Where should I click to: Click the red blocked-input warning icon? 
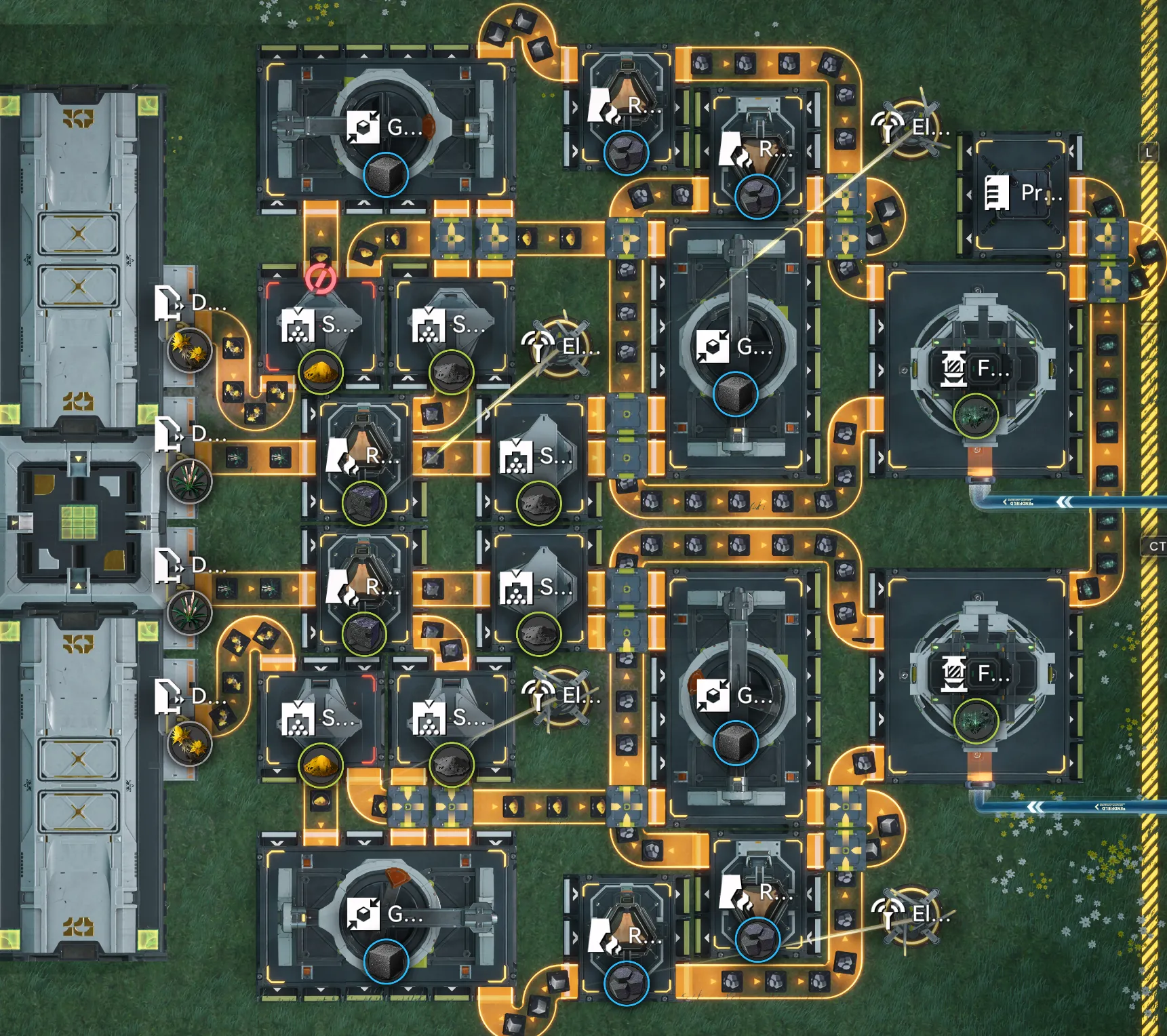click(x=320, y=278)
